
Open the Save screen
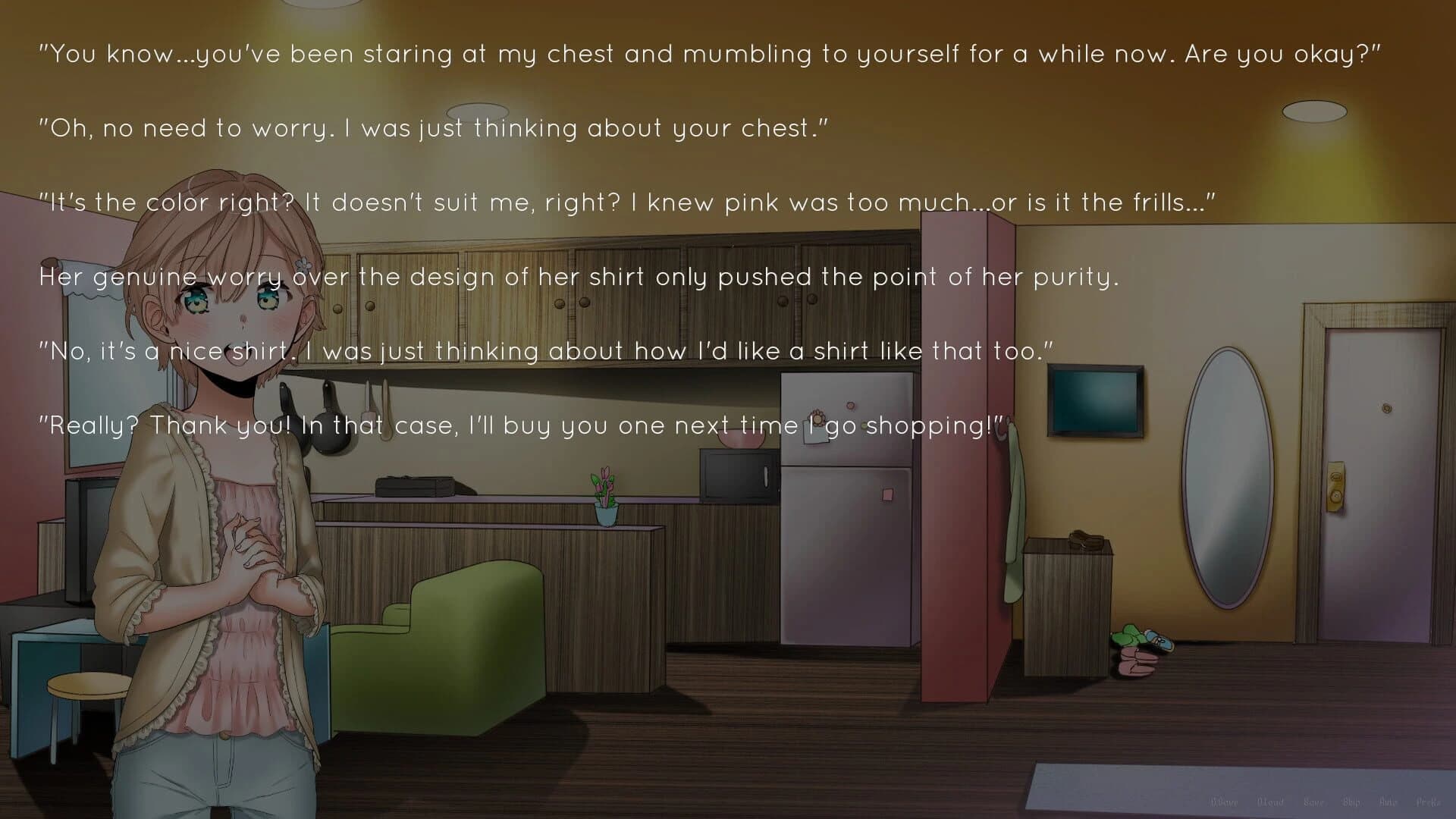pos(1314,802)
